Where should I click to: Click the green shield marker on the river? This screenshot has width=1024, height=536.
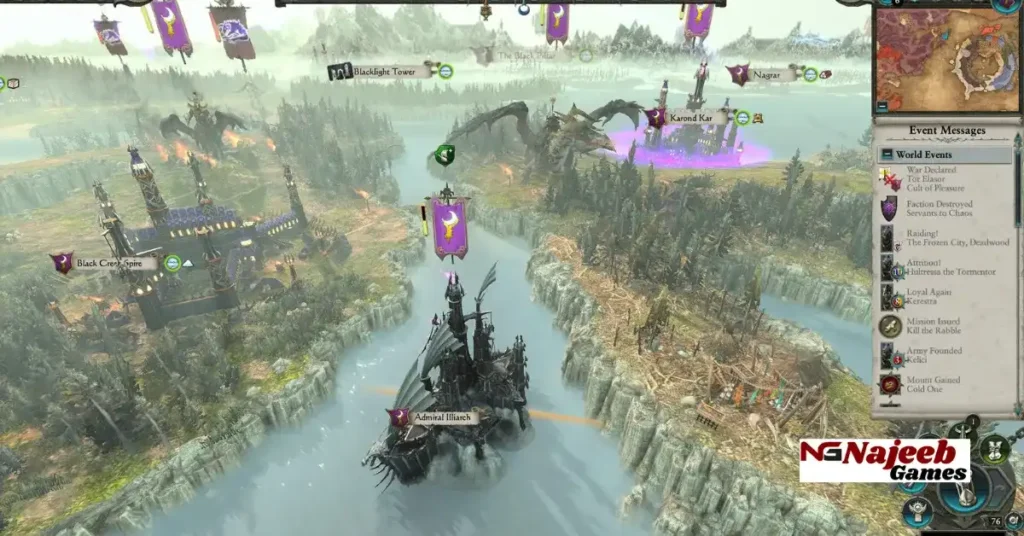(444, 156)
